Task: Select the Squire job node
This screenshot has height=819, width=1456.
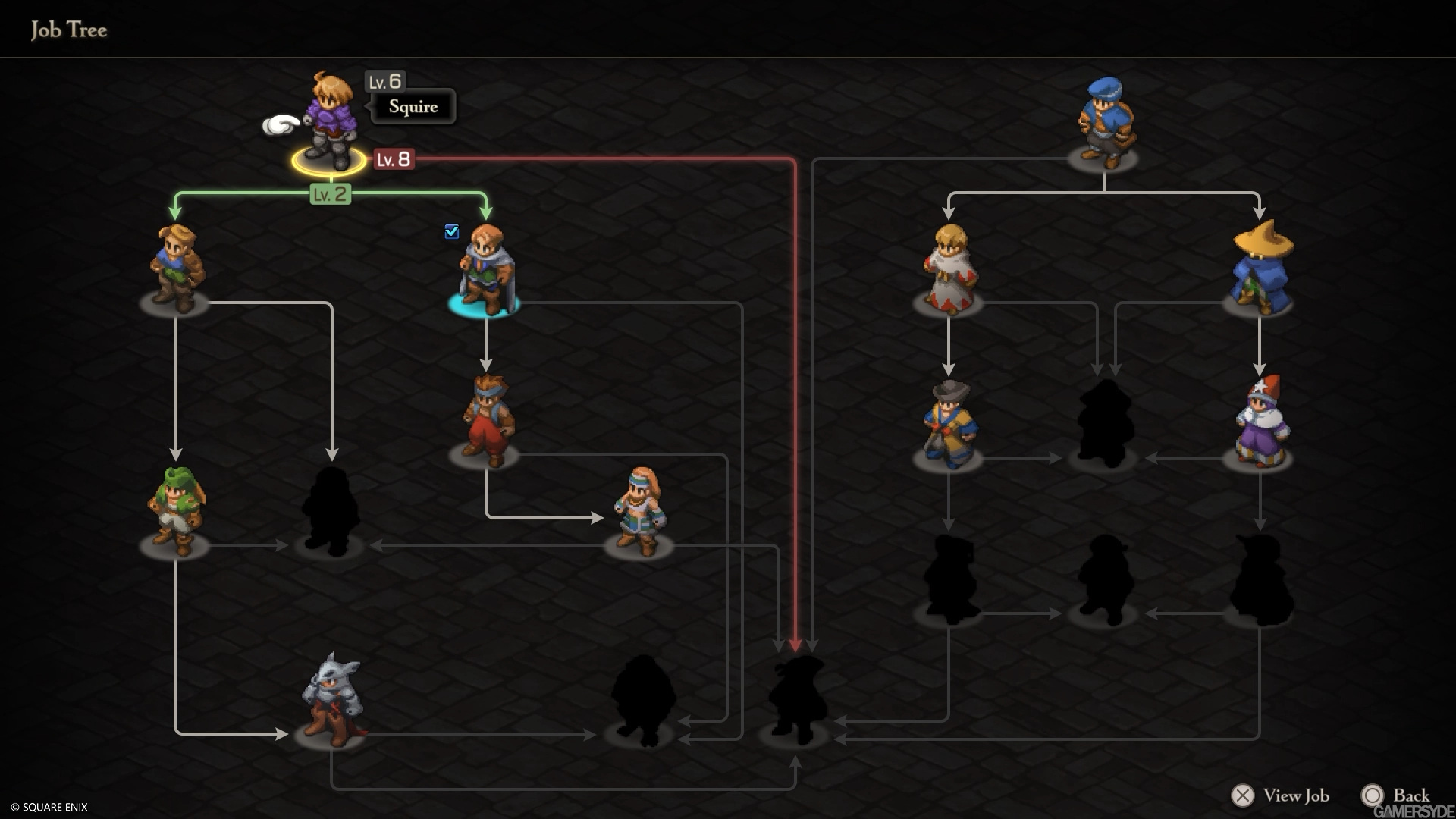Action: click(331, 121)
